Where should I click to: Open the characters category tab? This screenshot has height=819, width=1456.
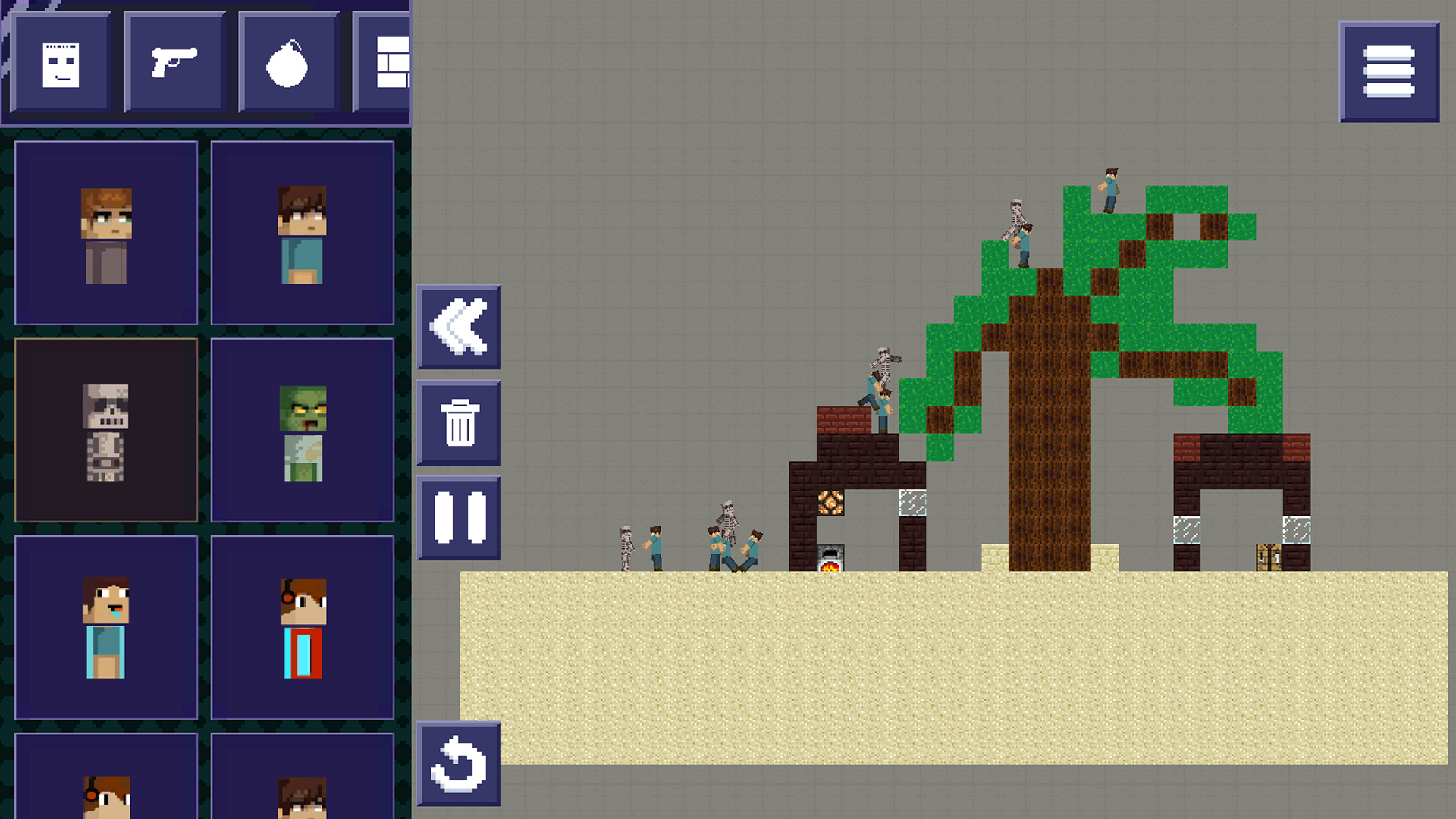click(x=61, y=62)
